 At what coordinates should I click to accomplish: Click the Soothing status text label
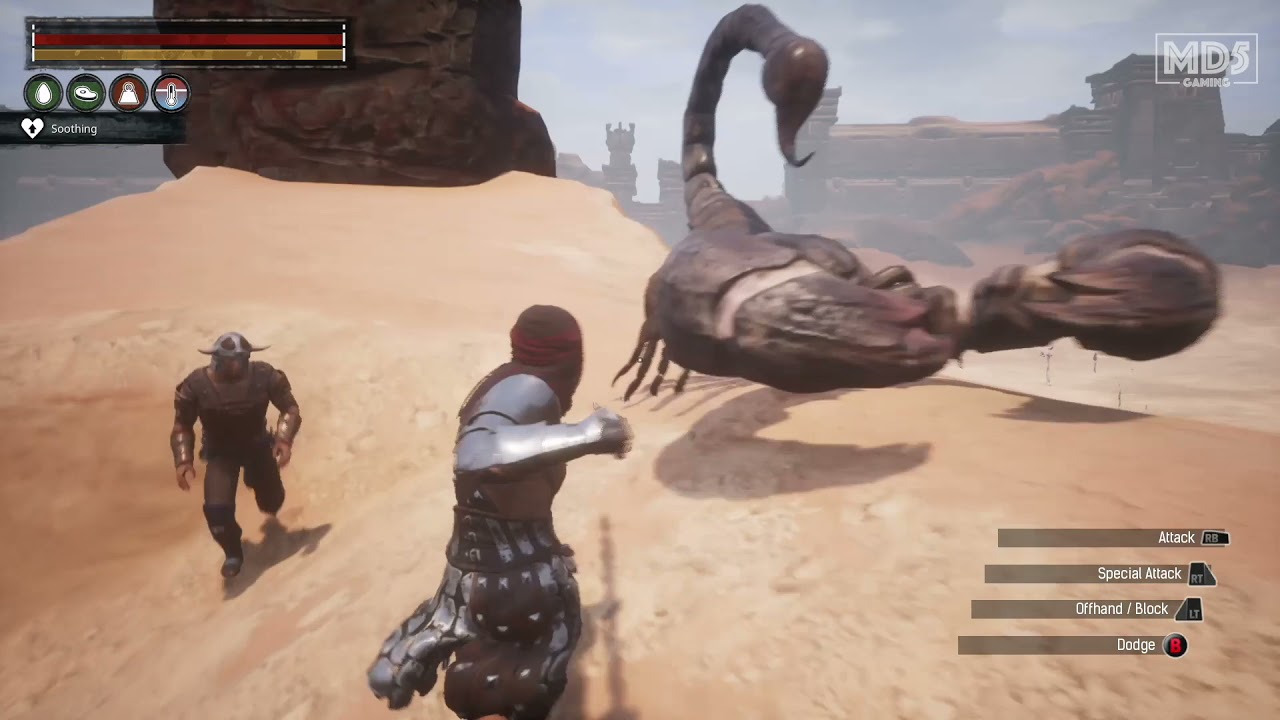click(75, 129)
